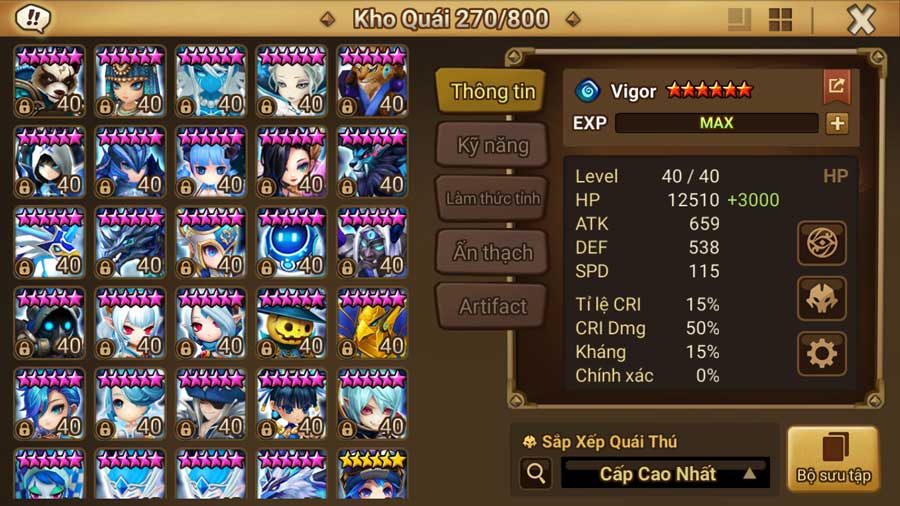Switch to the four-square grid view
This screenshot has width=900, height=506.
pos(780,20)
